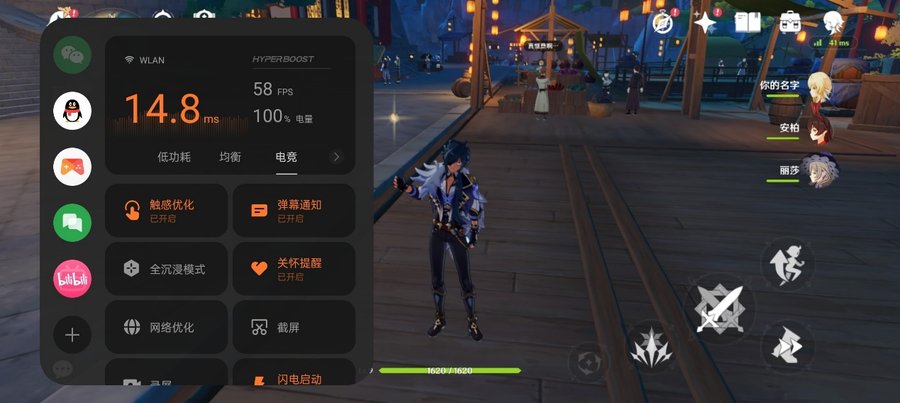900x403 pixels.
Task: Switch to party member 安柏
Action: tap(820, 131)
